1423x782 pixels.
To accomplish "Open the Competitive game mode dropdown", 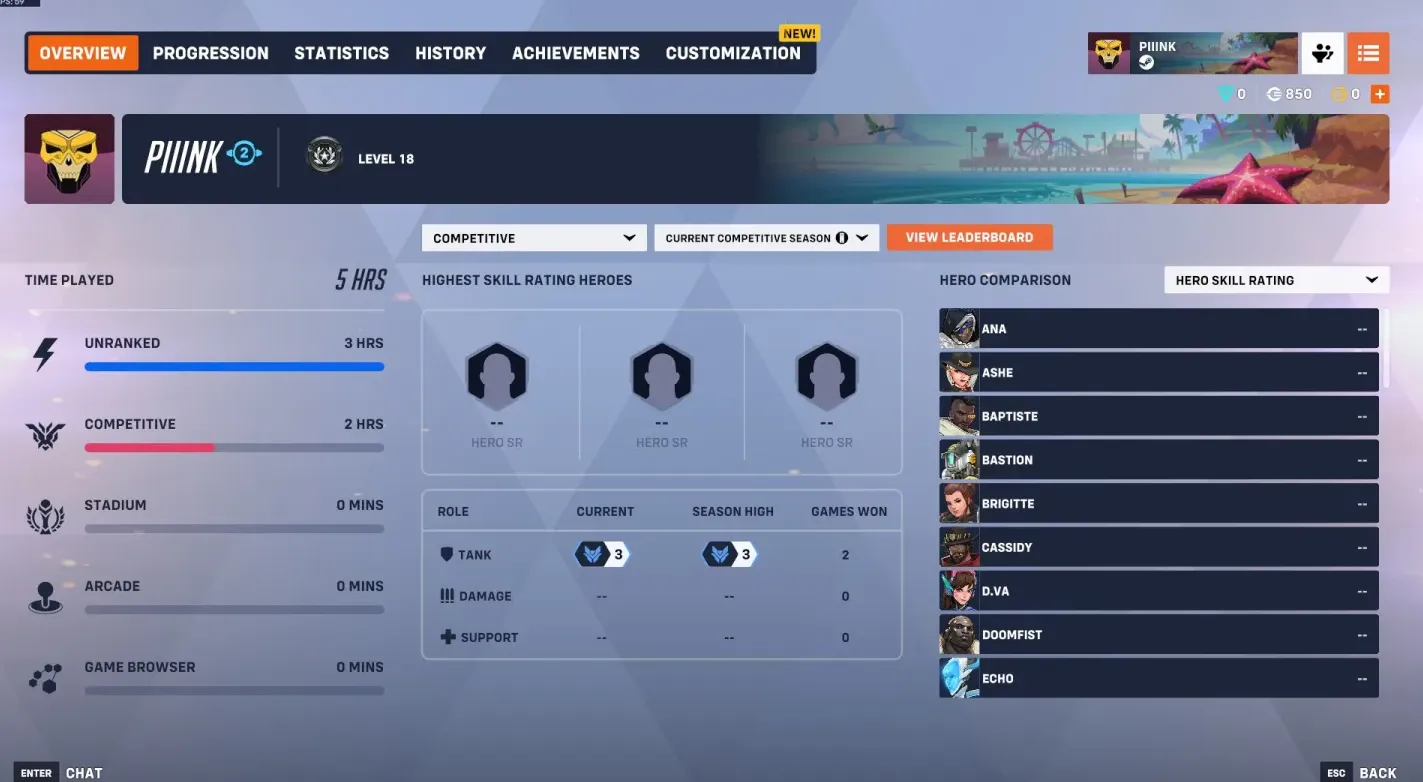I will coord(533,237).
